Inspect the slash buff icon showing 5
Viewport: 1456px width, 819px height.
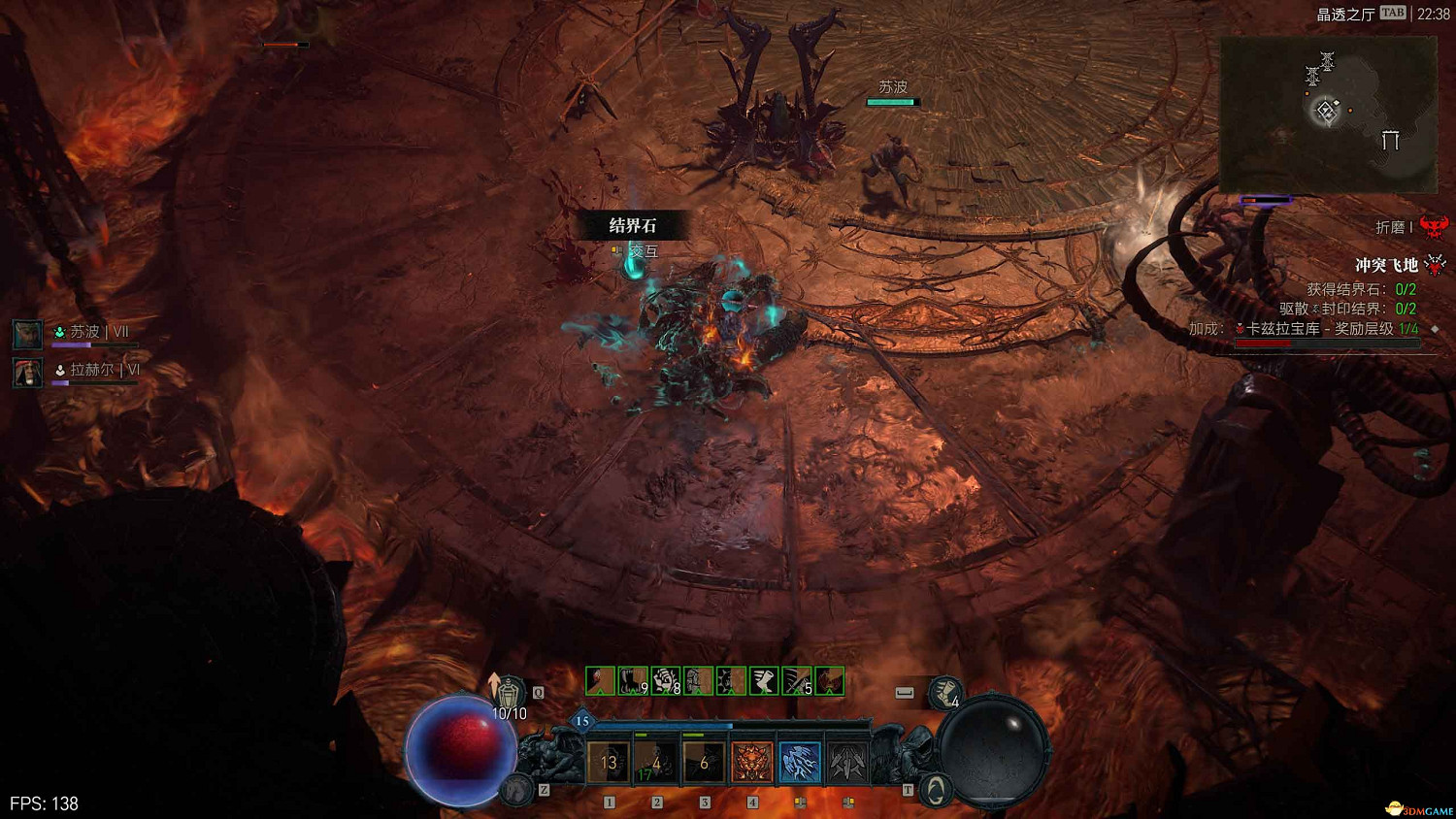pos(797,681)
